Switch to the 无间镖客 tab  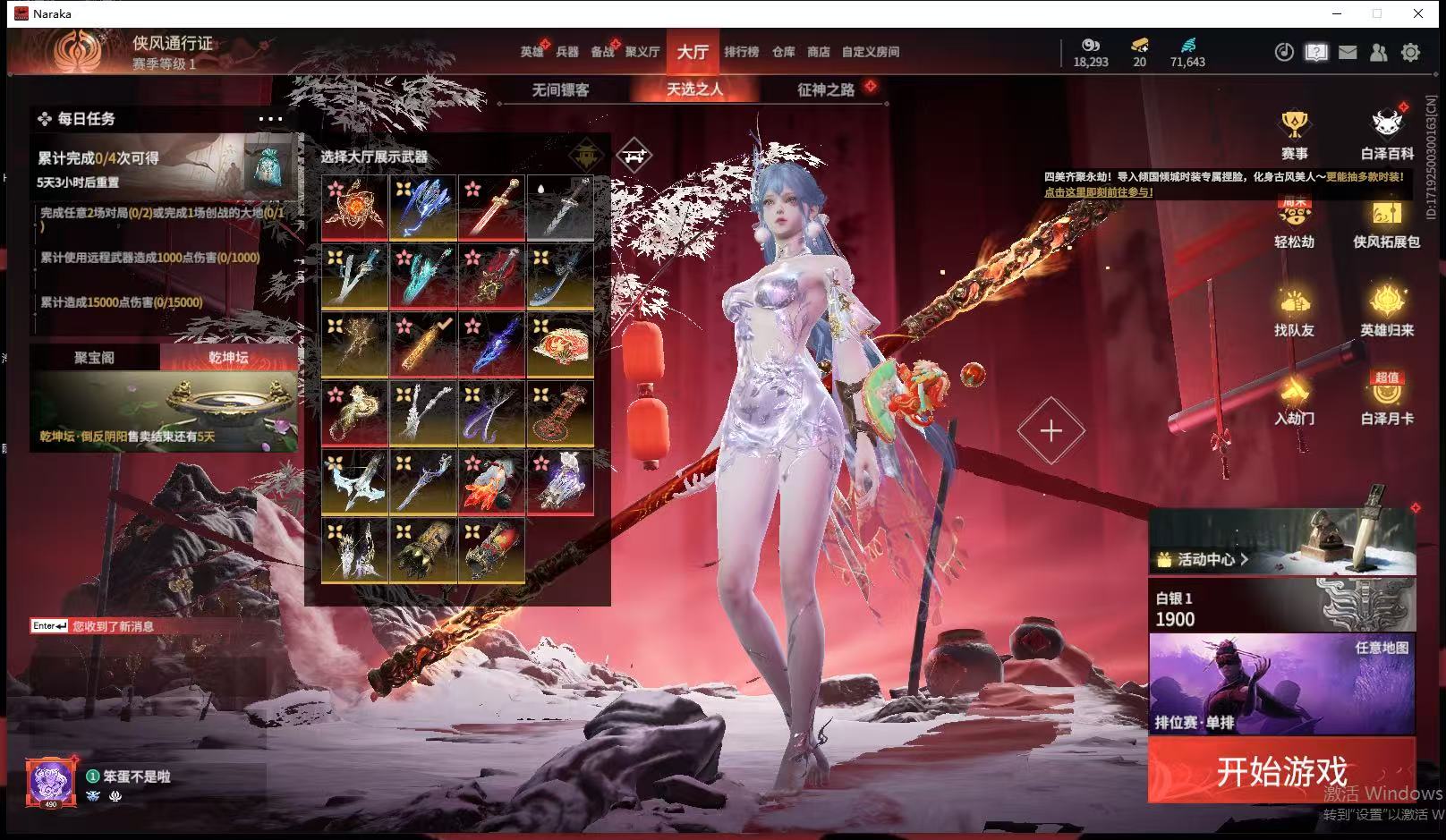560,89
